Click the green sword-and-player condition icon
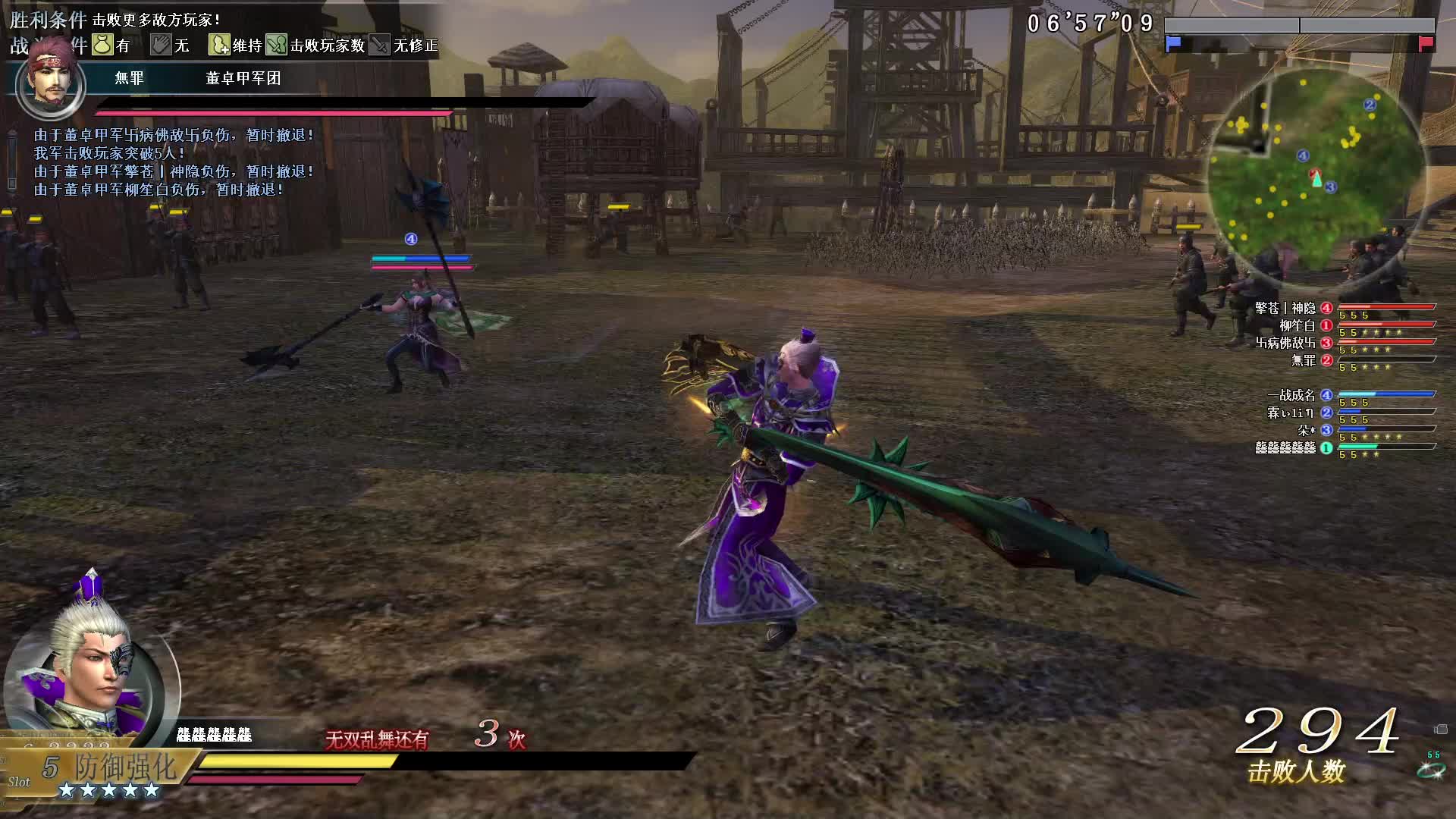 click(x=277, y=45)
